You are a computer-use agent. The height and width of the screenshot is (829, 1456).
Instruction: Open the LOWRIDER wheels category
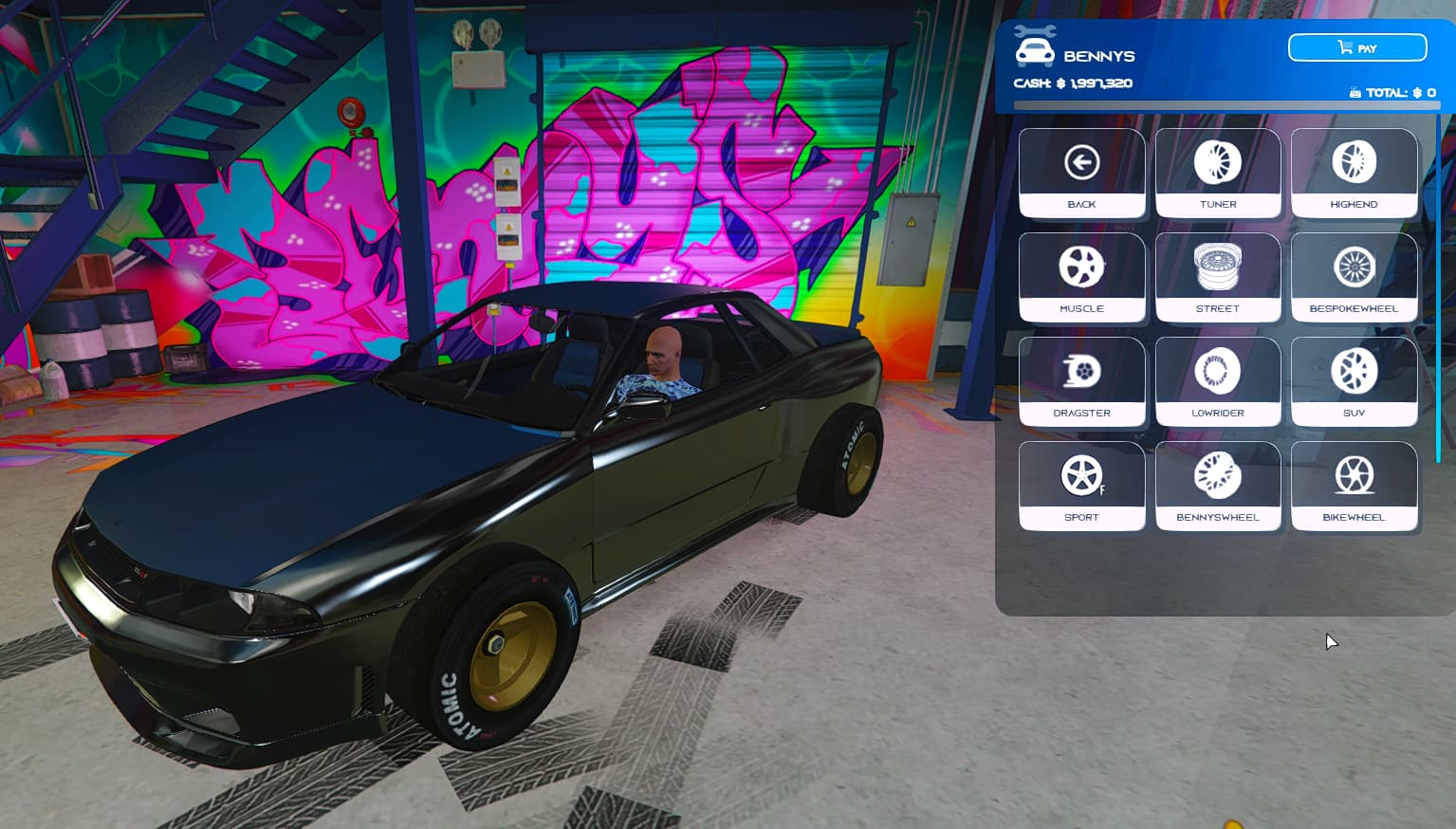(x=1219, y=382)
